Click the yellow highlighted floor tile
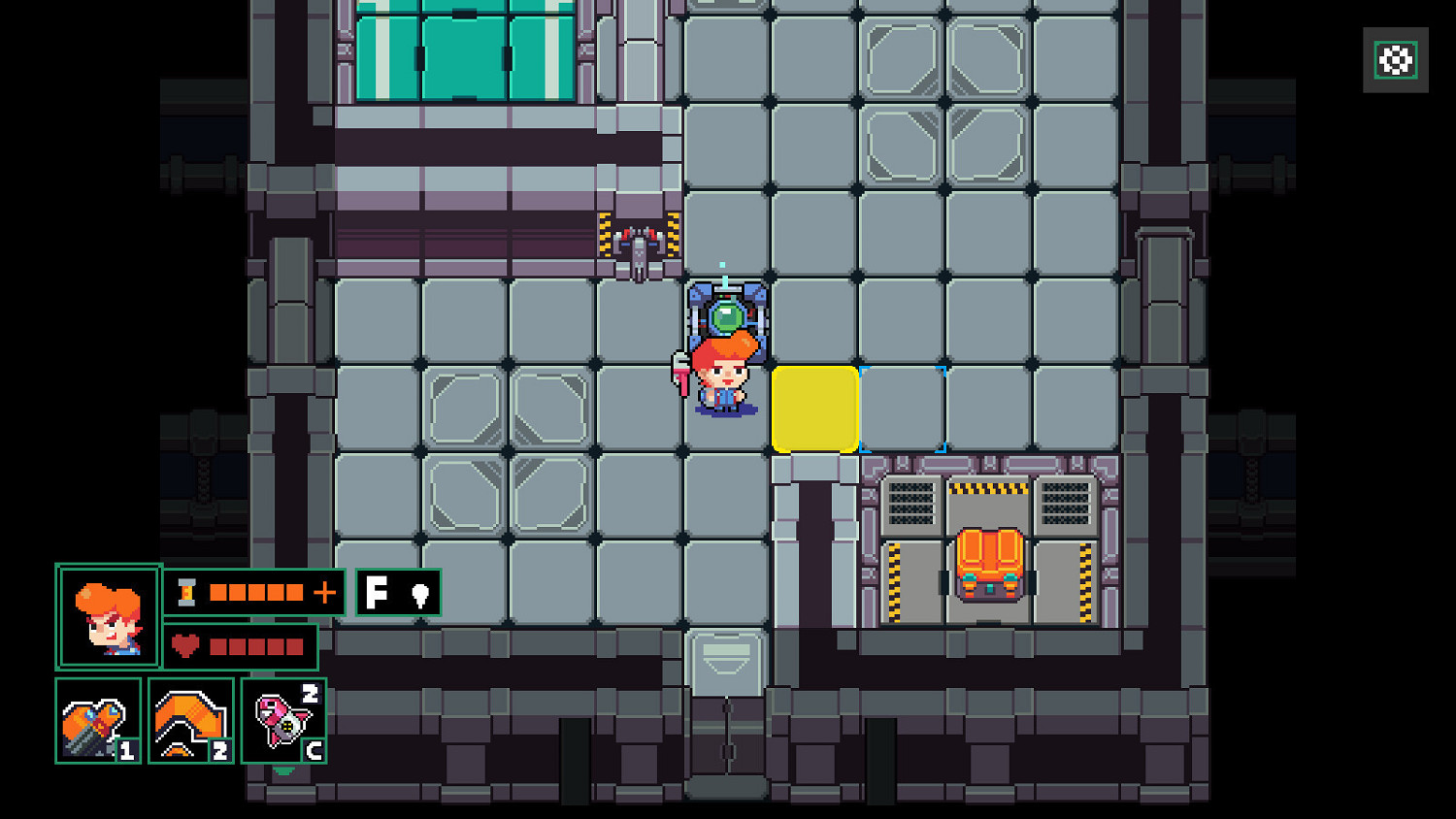1456x819 pixels. point(816,408)
